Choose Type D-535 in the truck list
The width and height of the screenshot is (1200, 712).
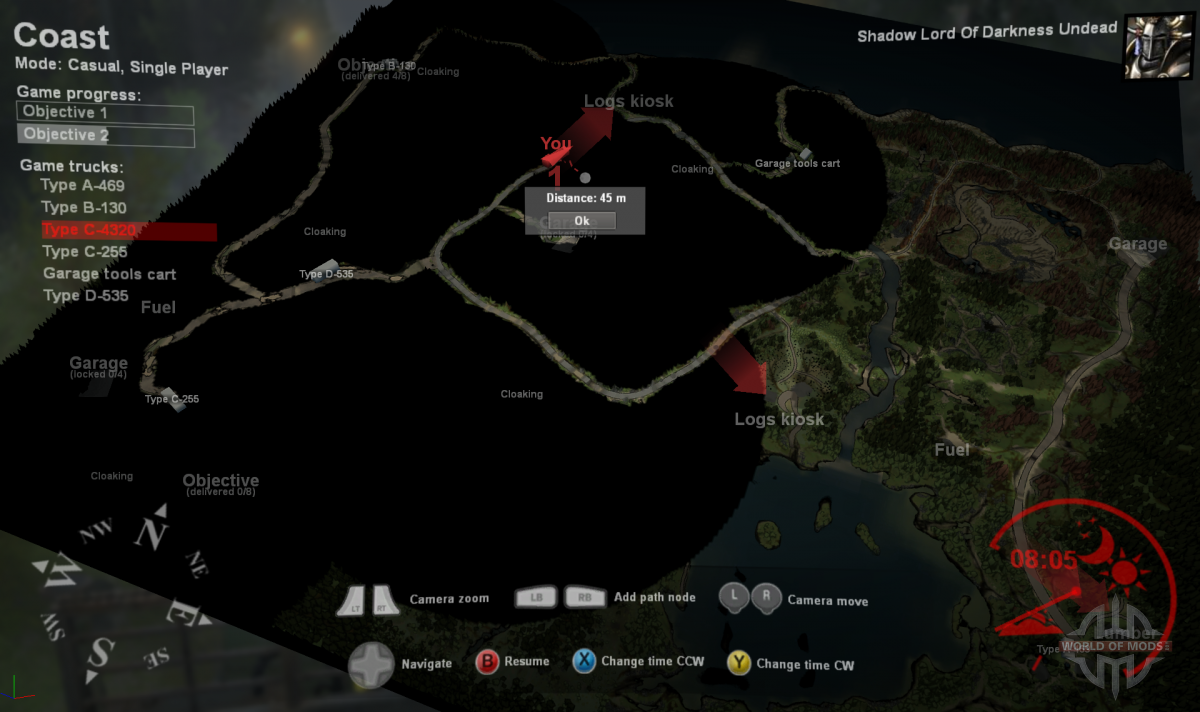[86, 296]
